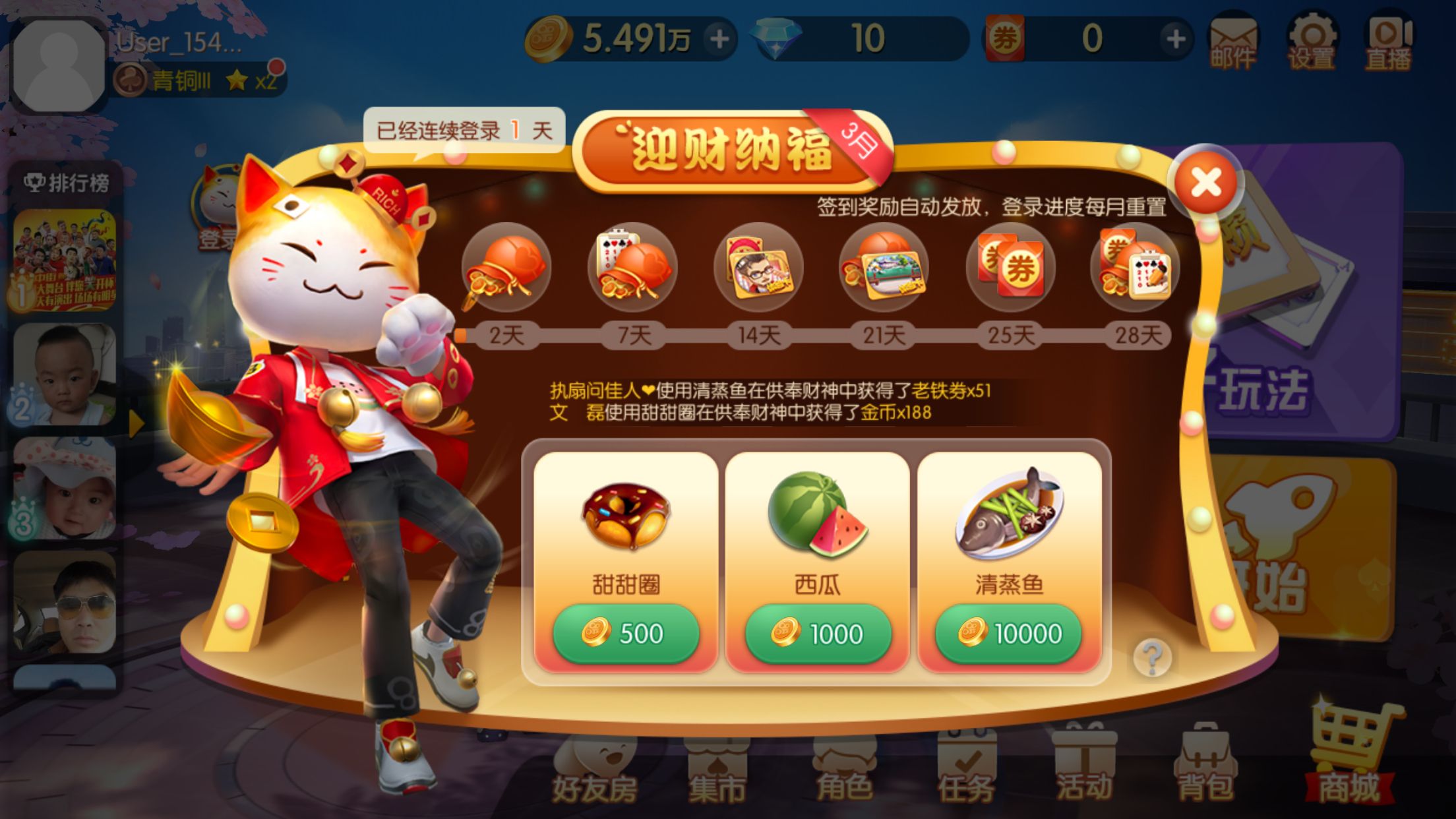The height and width of the screenshot is (819, 1456).
Task: Select the 7天 login reward icon
Action: (632, 268)
